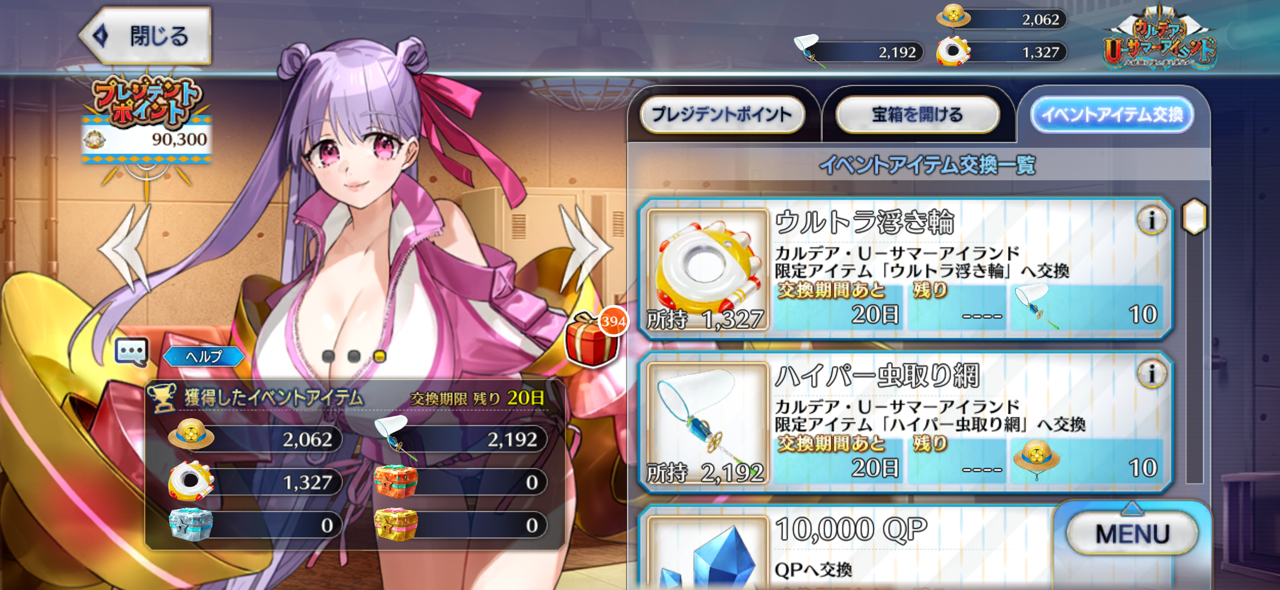This screenshot has width=1280, height=590.
Task: Open the ヘルプ help button
Action: click(x=204, y=356)
